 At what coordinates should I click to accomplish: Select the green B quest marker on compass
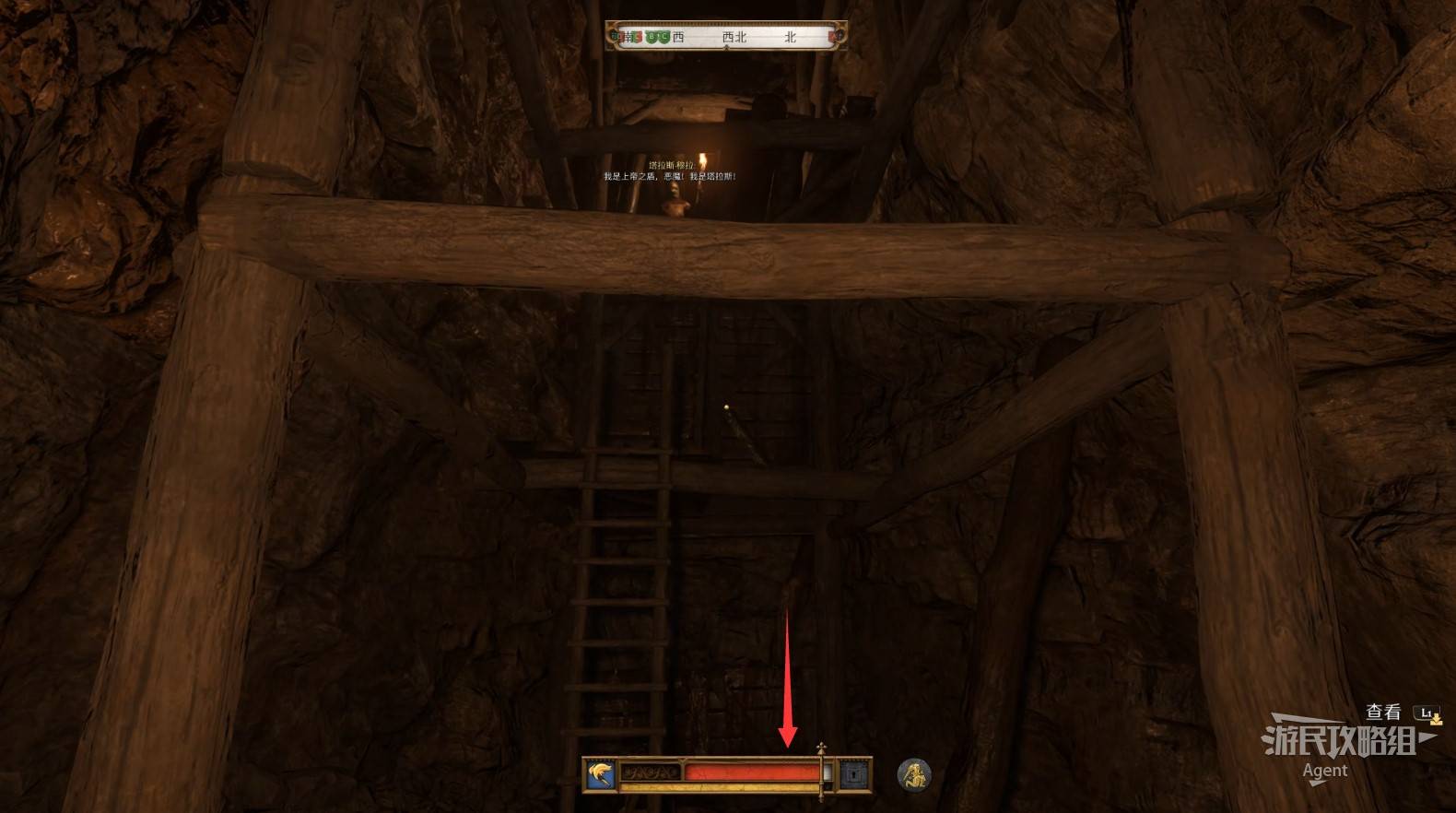[652, 37]
